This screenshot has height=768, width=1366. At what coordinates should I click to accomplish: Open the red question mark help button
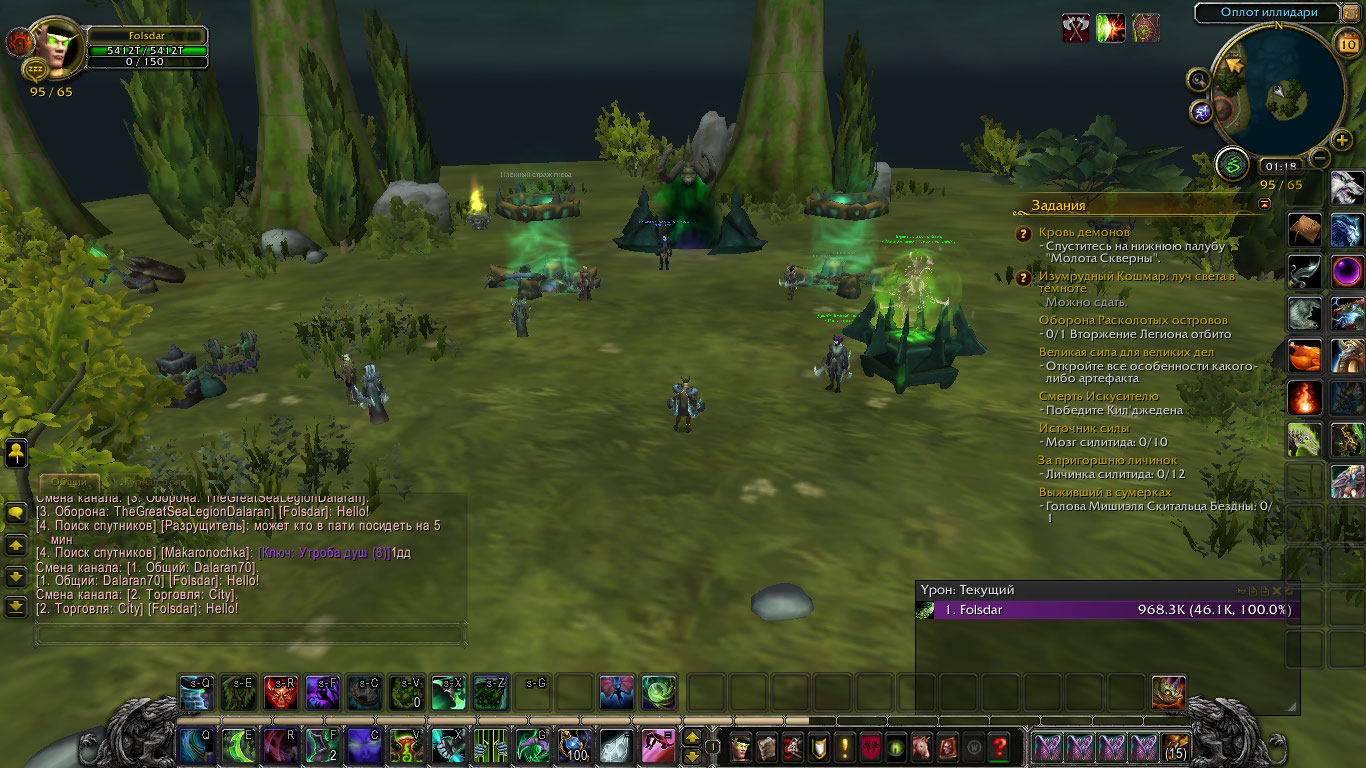coord(998,746)
